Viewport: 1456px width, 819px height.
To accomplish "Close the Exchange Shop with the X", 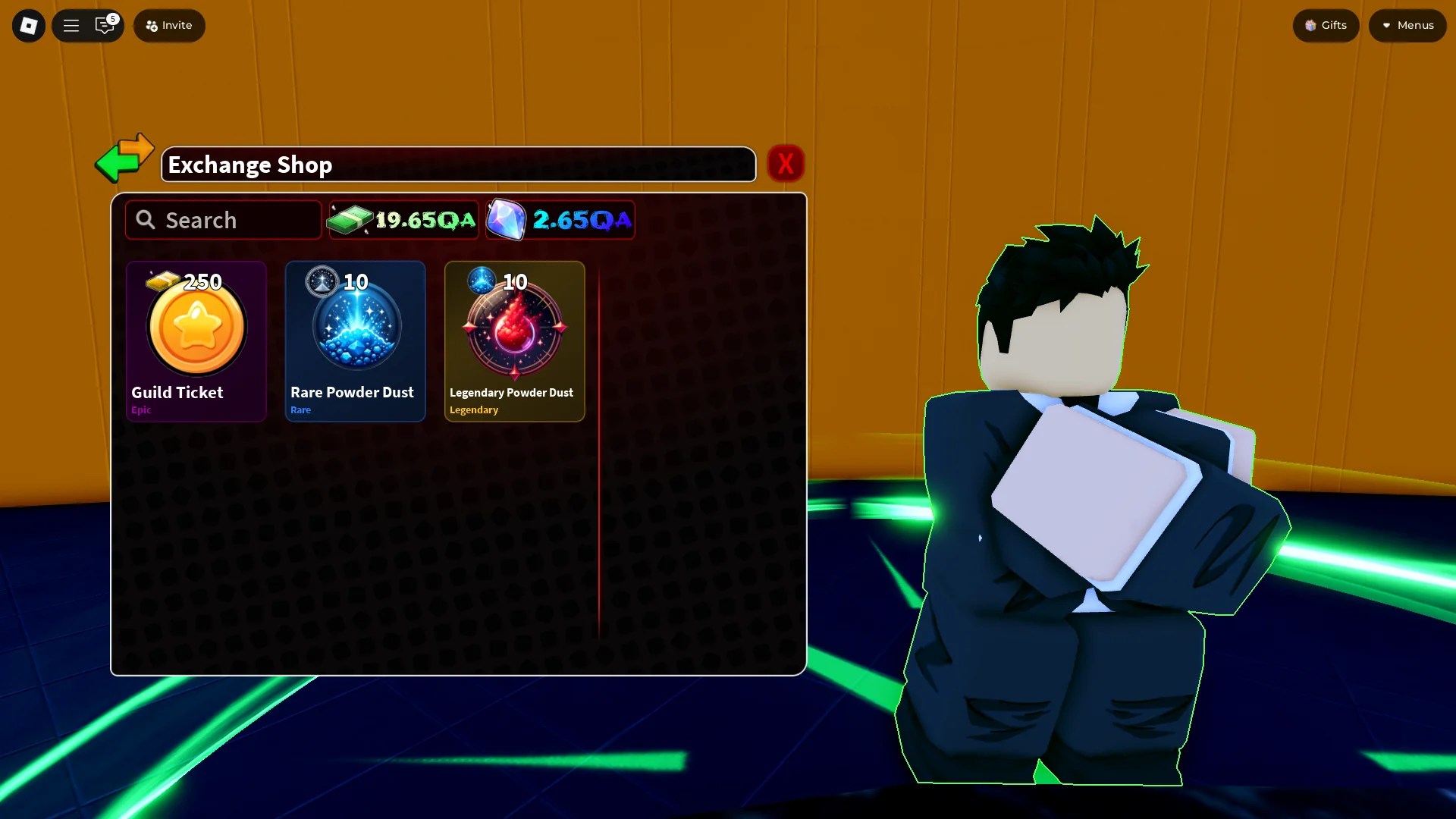I will (x=786, y=163).
